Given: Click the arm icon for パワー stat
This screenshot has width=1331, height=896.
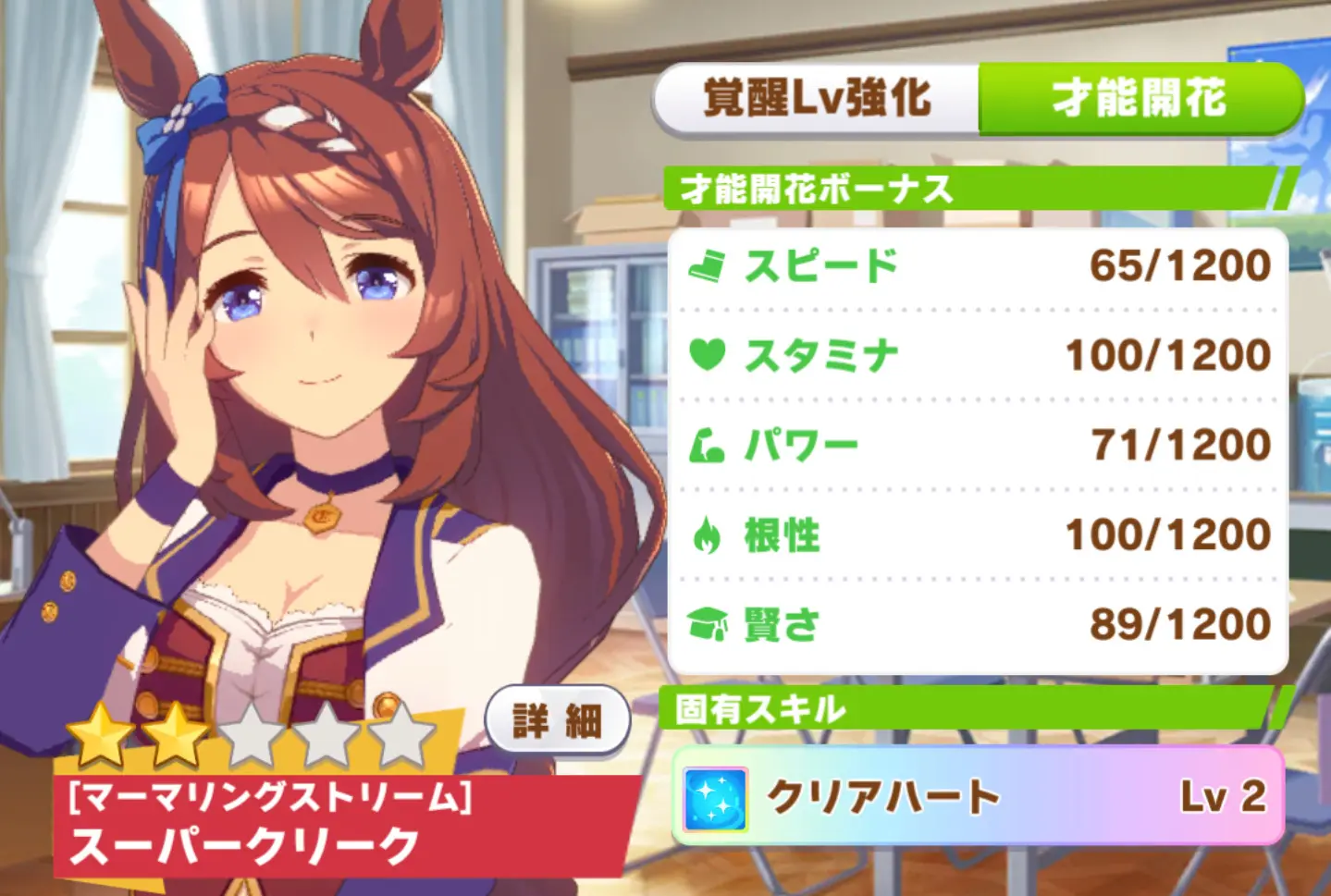Looking at the screenshot, I should coord(709,443).
